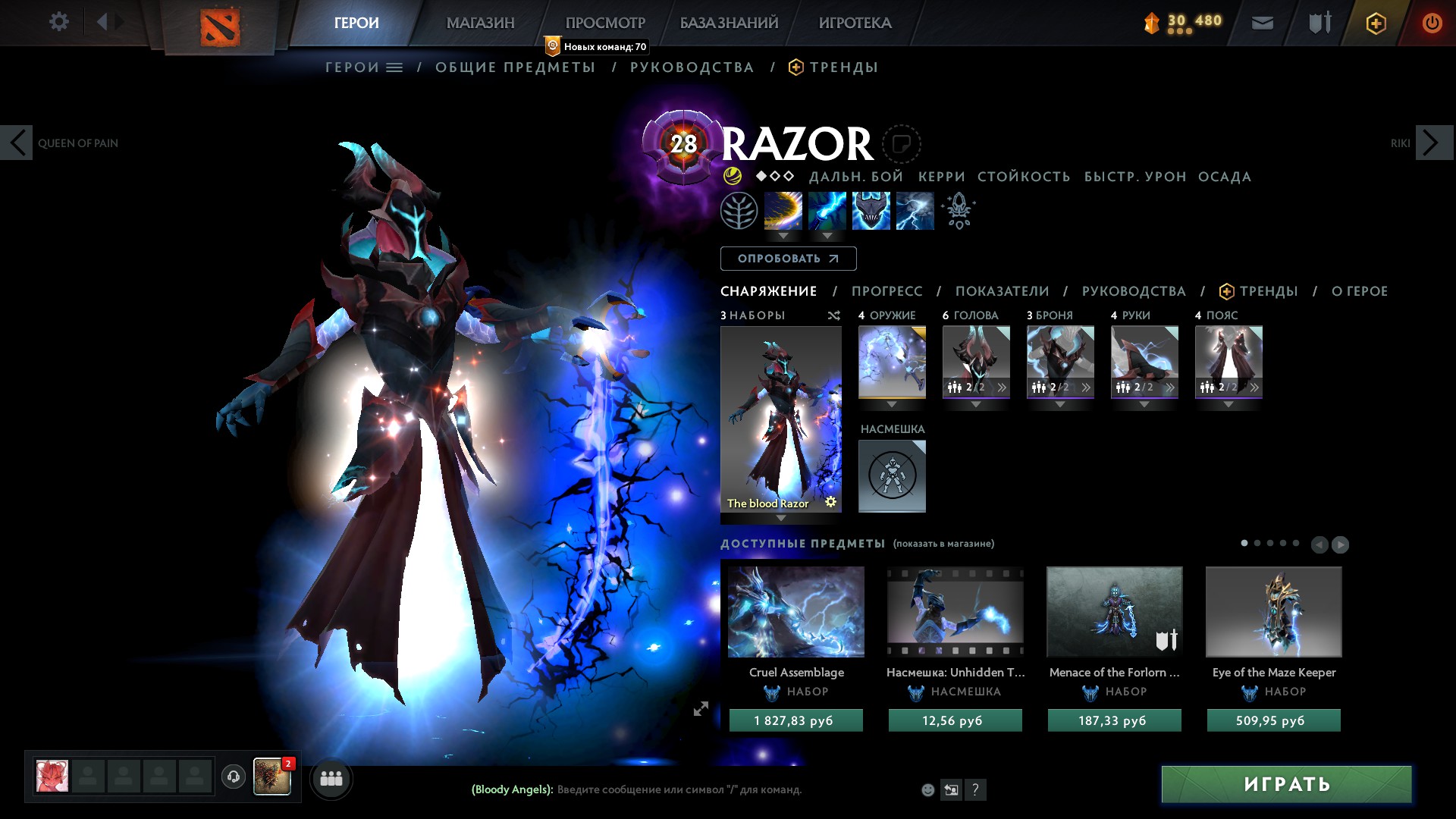This screenshot has width=1456, height=819.
Task: Open Dota Plus hexagon icon
Action: point(1375,23)
